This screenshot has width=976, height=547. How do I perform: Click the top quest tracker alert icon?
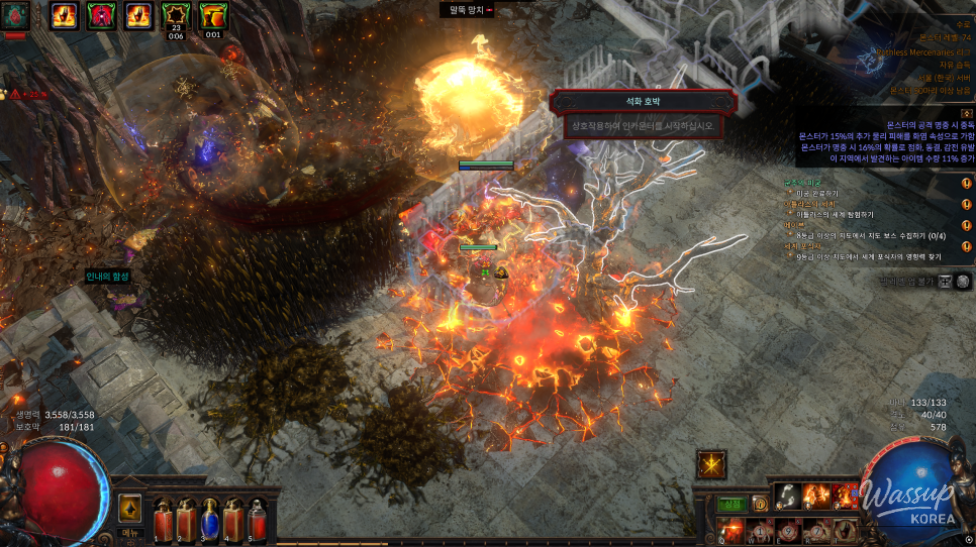(966, 183)
